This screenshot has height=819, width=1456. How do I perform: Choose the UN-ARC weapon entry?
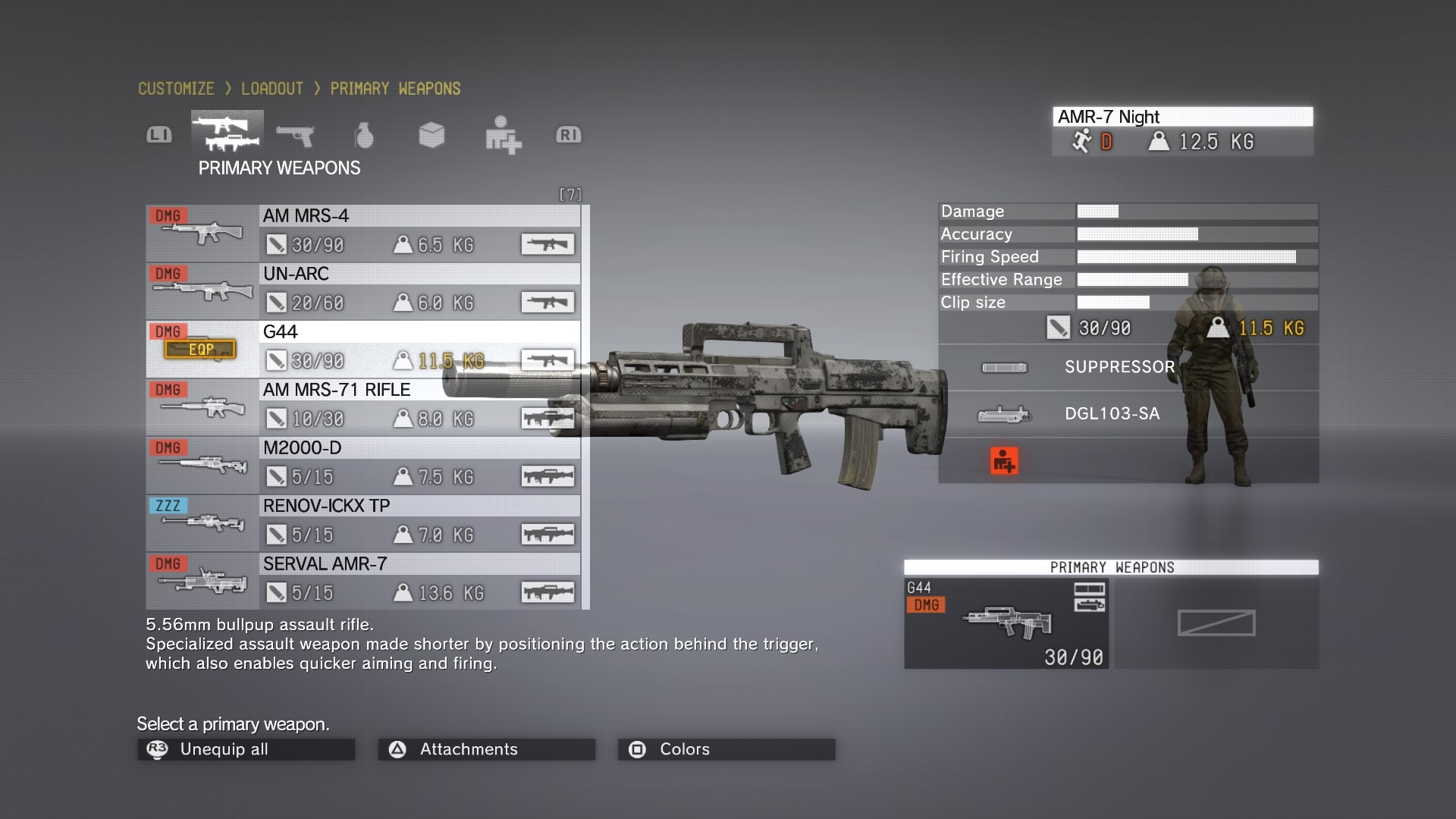coord(364,291)
